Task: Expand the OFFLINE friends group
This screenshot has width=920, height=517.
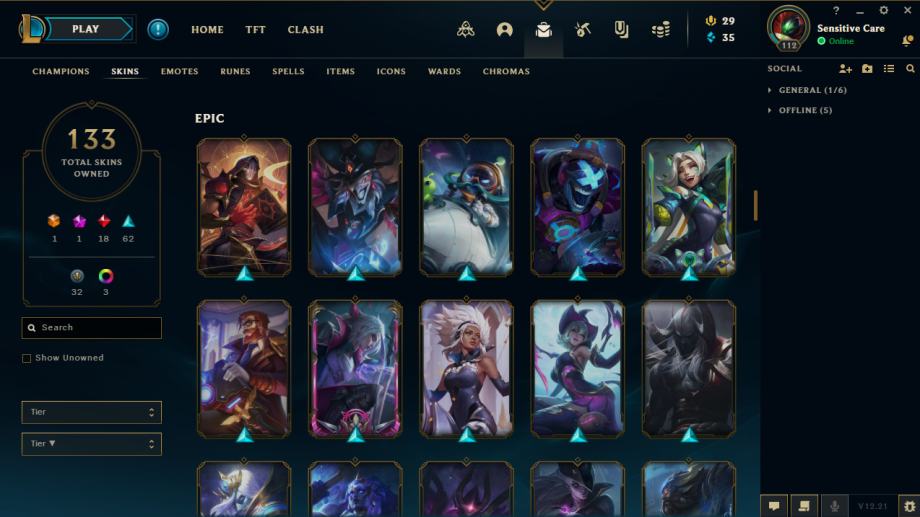Action: (804, 110)
